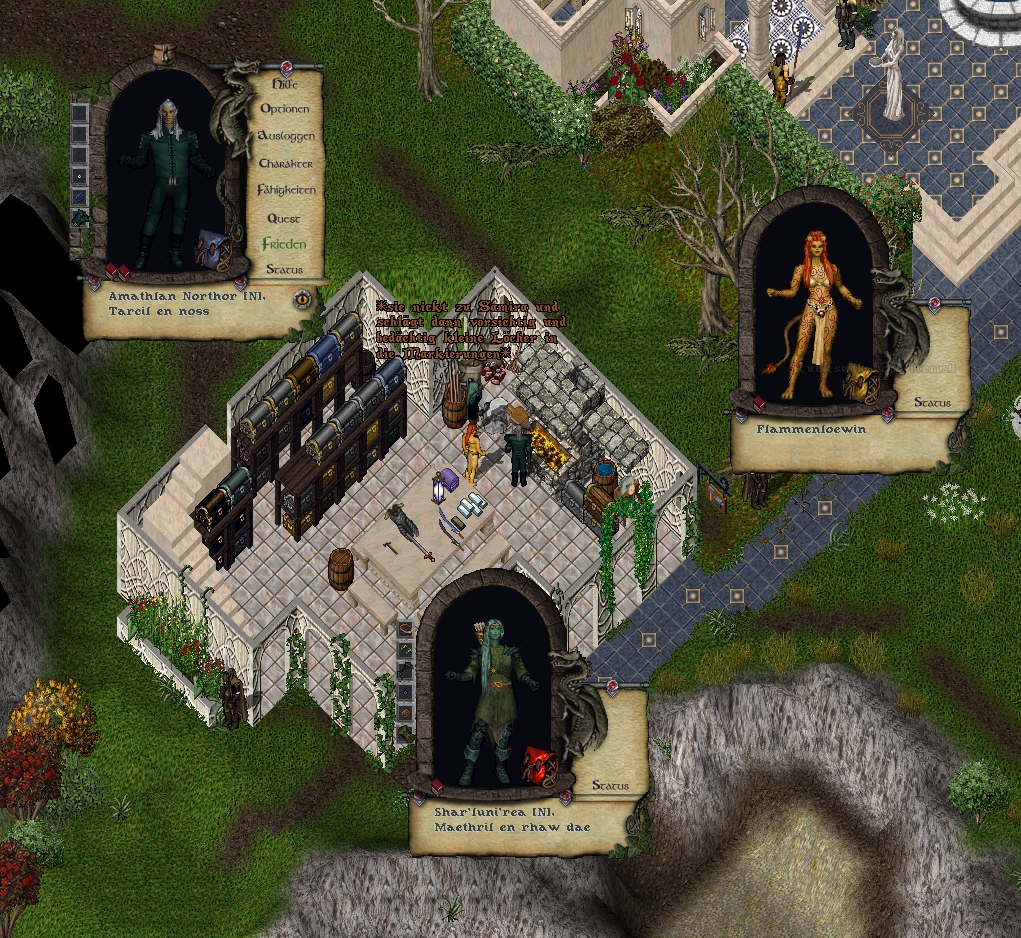
Task: Select the orange necklace slot beside Shar'luni'rea
Action: (405, 628)
